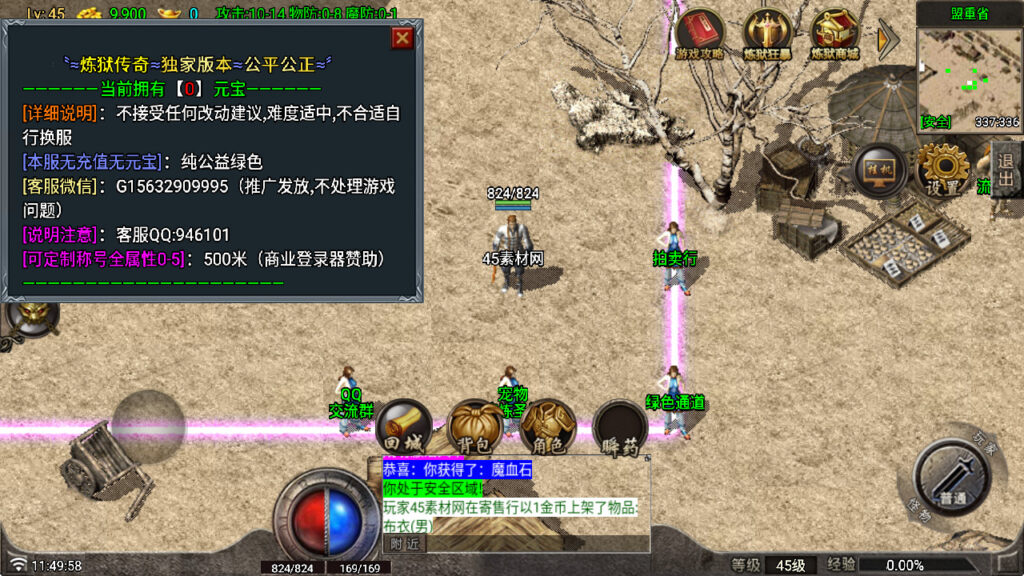
Task: Switch chat to the 附近 nearby channel
Action: pyautogui.click(x=405, y=544)
